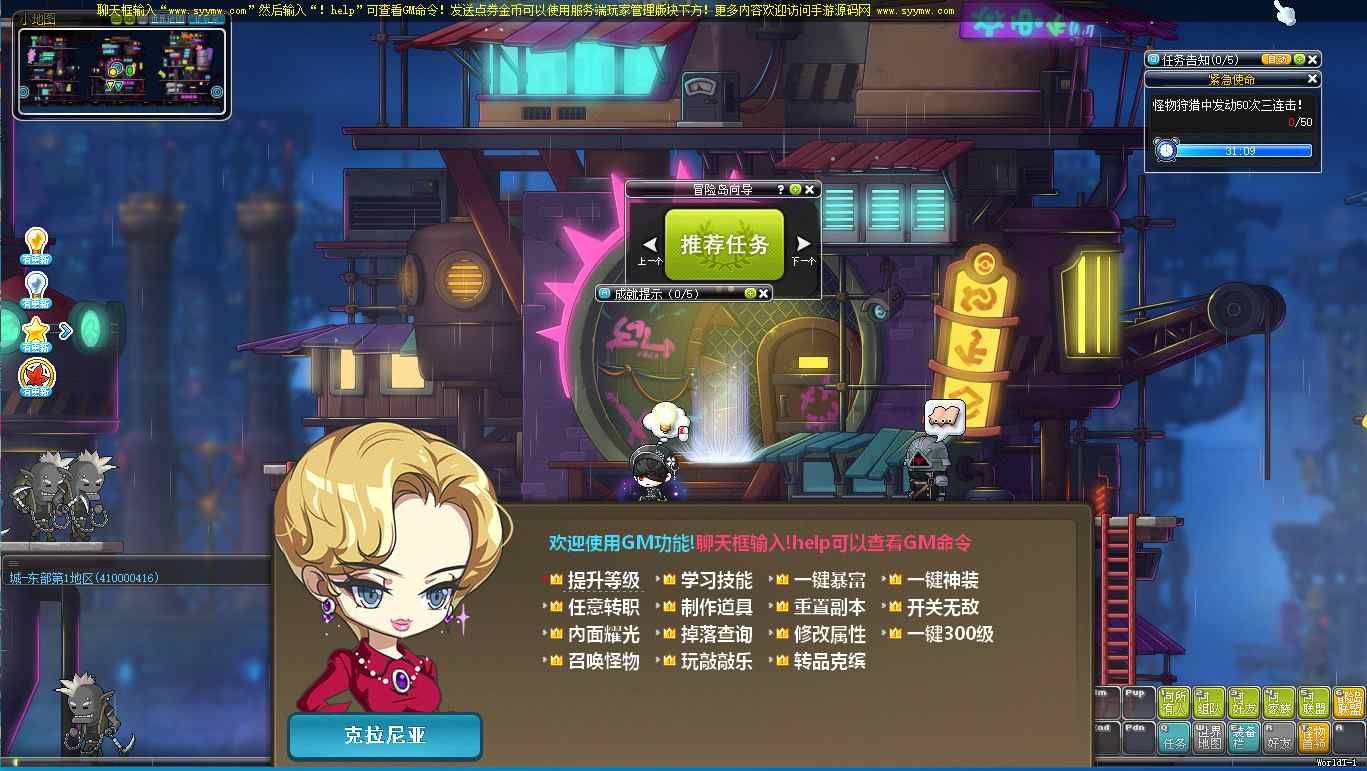This screenshot has width=1367, height=771.
Task: Select the 向所有人 shout-to-all chat key
Action: (1174, 700)
